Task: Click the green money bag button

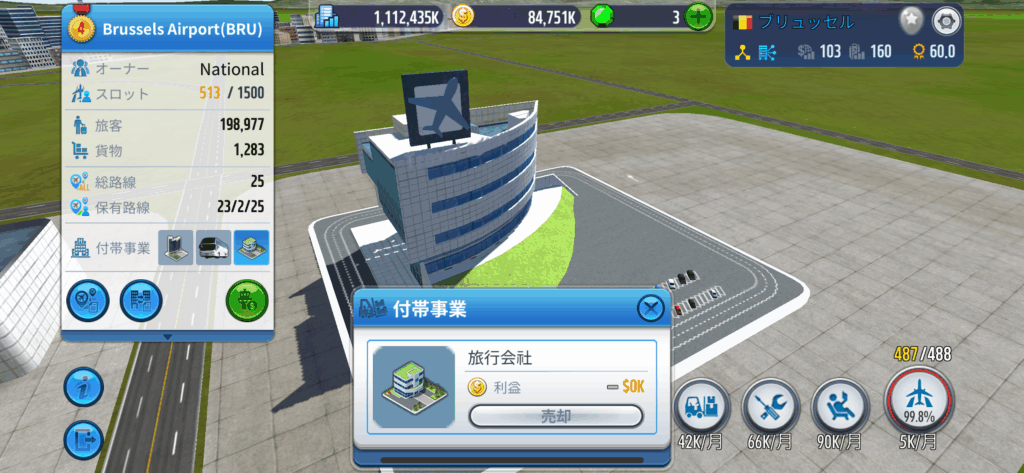Action: coord(246,301)
